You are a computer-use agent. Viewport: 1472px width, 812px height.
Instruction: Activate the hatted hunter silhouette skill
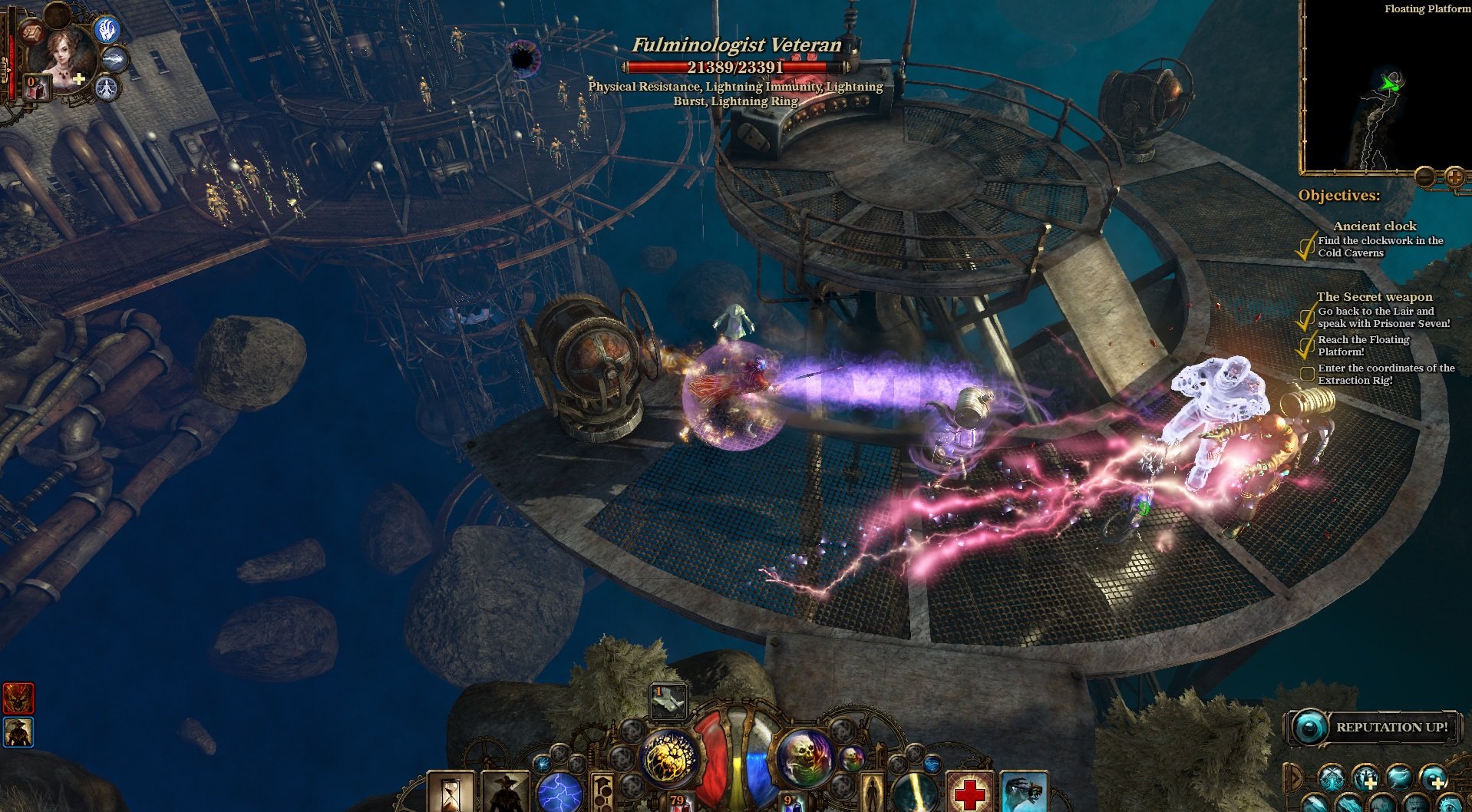click(505, 794)
